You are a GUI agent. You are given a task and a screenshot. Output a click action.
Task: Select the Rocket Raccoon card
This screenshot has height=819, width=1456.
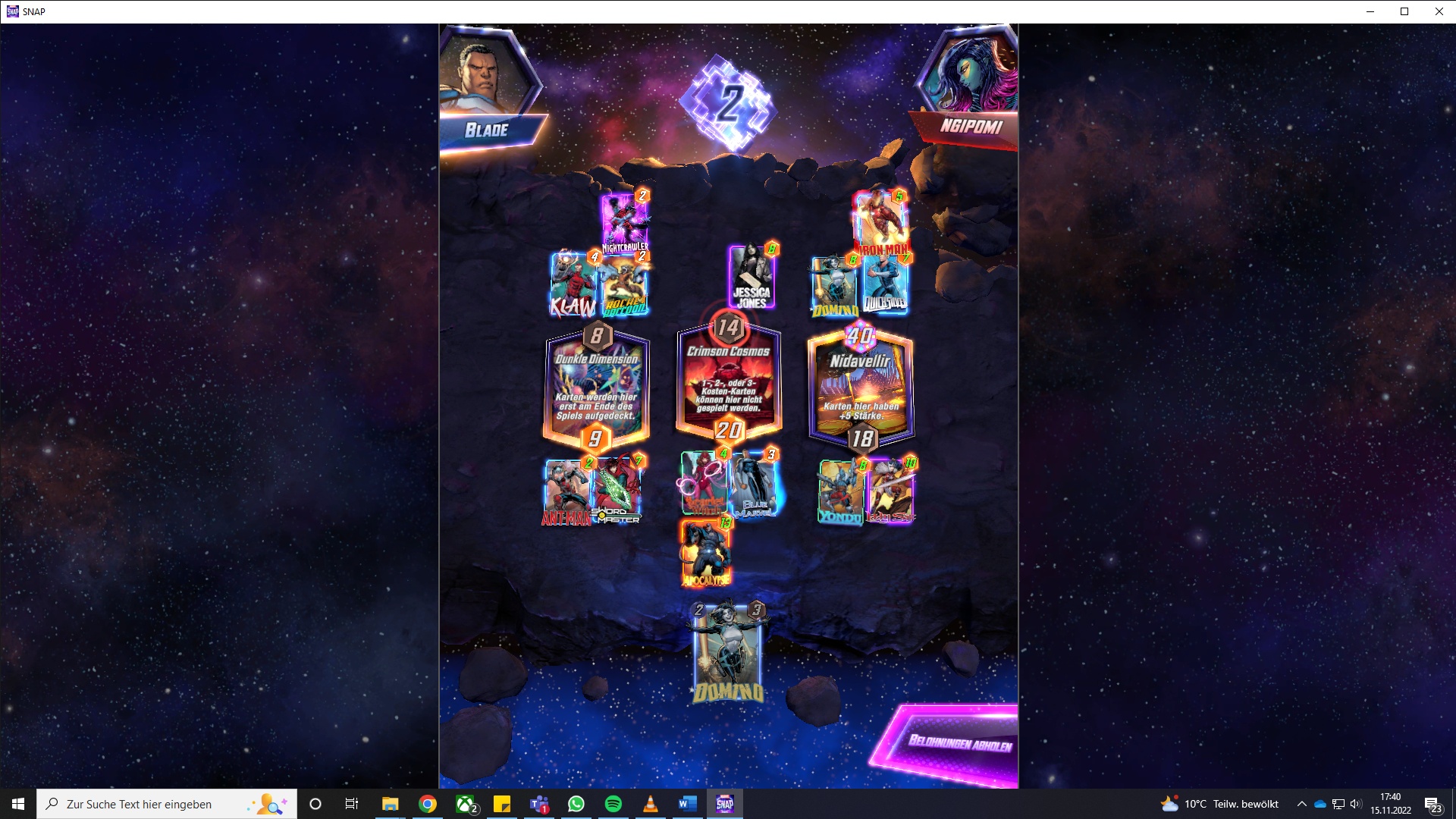(623, 284)
